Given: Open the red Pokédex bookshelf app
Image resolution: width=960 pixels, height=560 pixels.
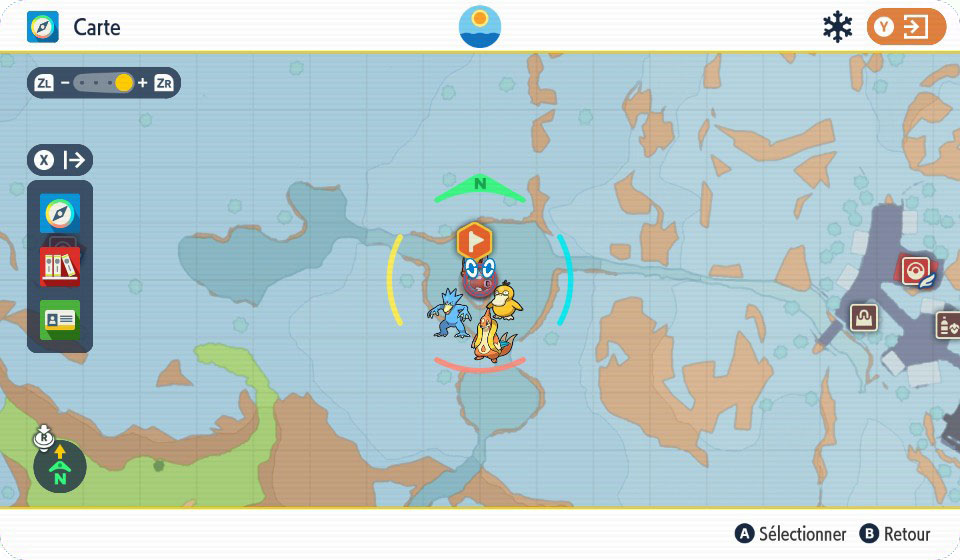Looking at the screenshot, I should click(x=60, y=266).
